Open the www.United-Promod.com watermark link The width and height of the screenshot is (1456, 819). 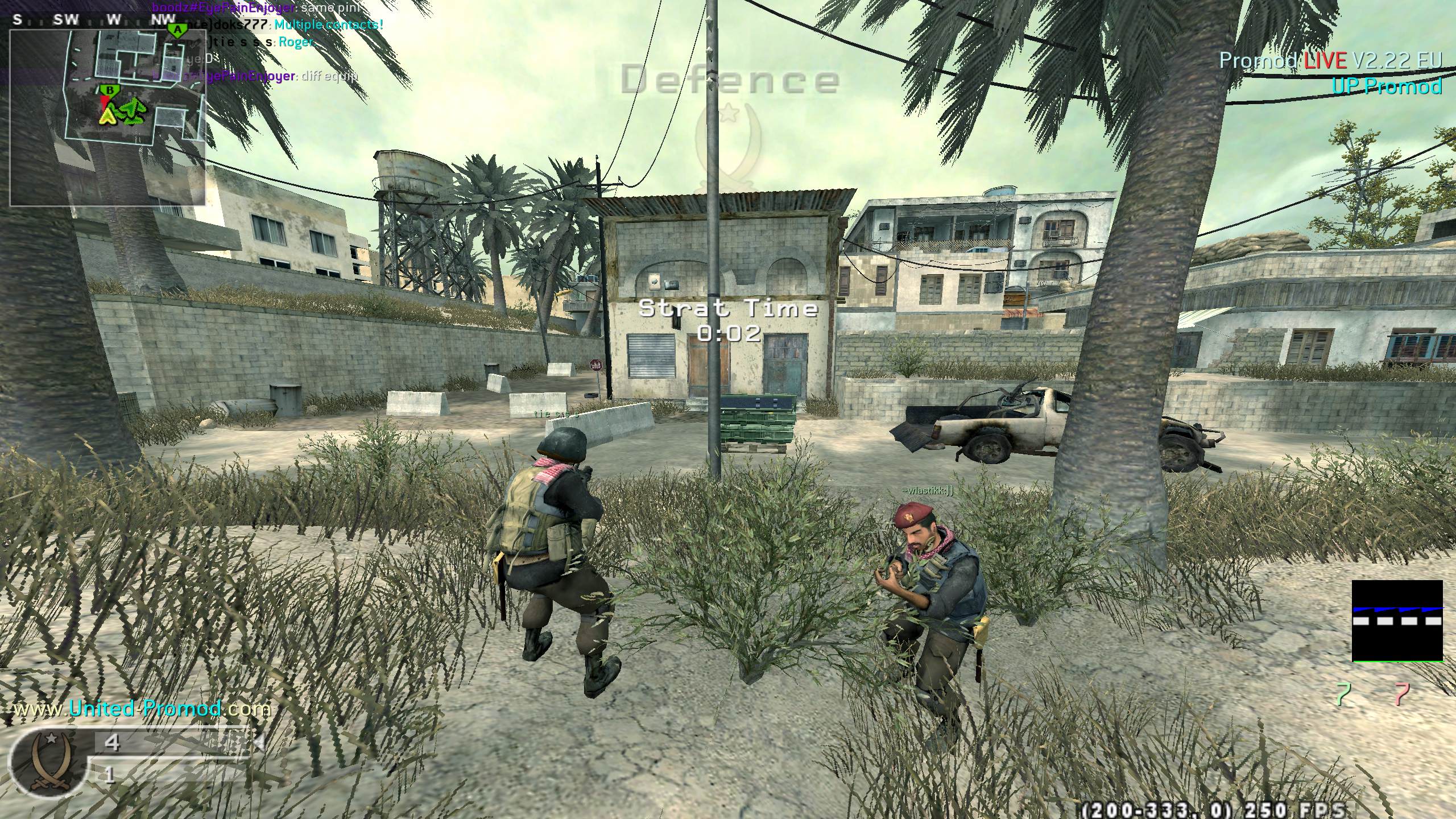click(x=142, y=709)
